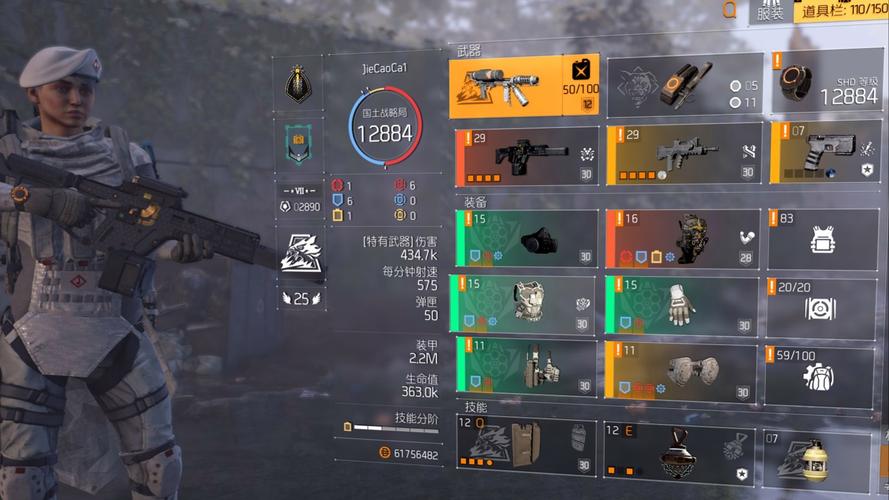This screenshot has height=500, width=889.
Task: Open the kneepads gear slot
Action: pos(682,370)
